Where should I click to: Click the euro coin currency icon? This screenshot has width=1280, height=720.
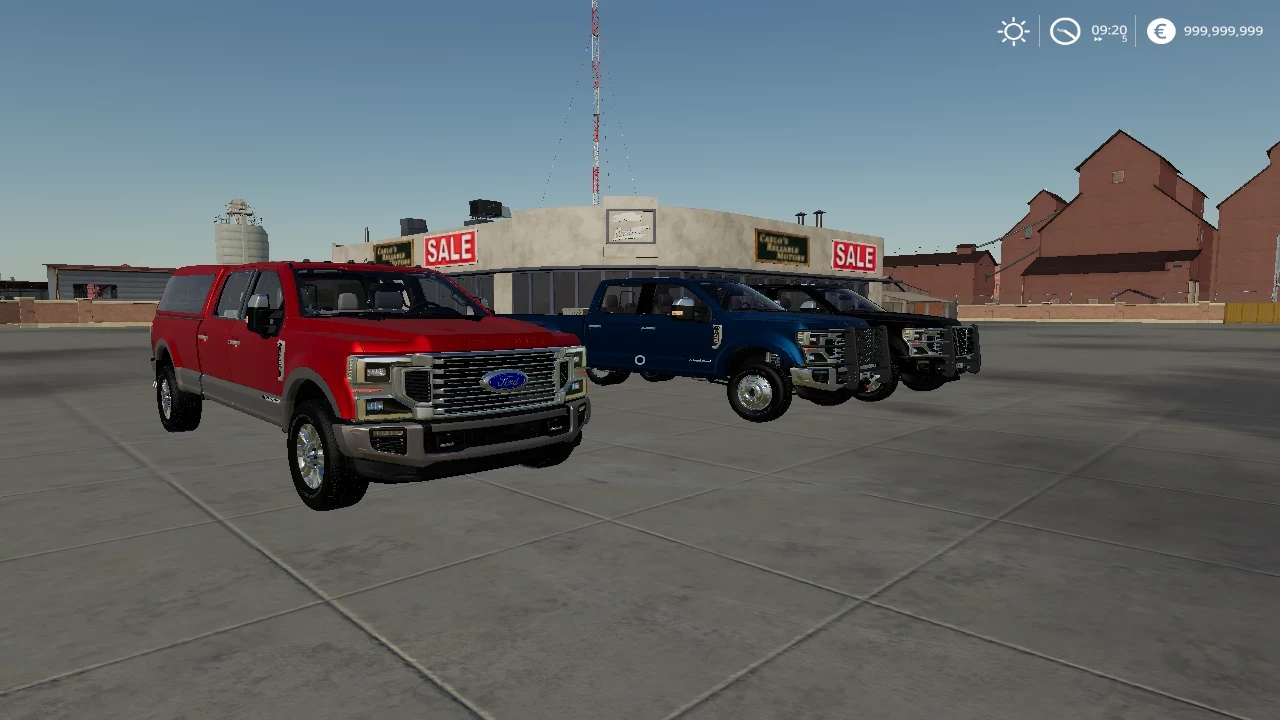pos(1159,32)
